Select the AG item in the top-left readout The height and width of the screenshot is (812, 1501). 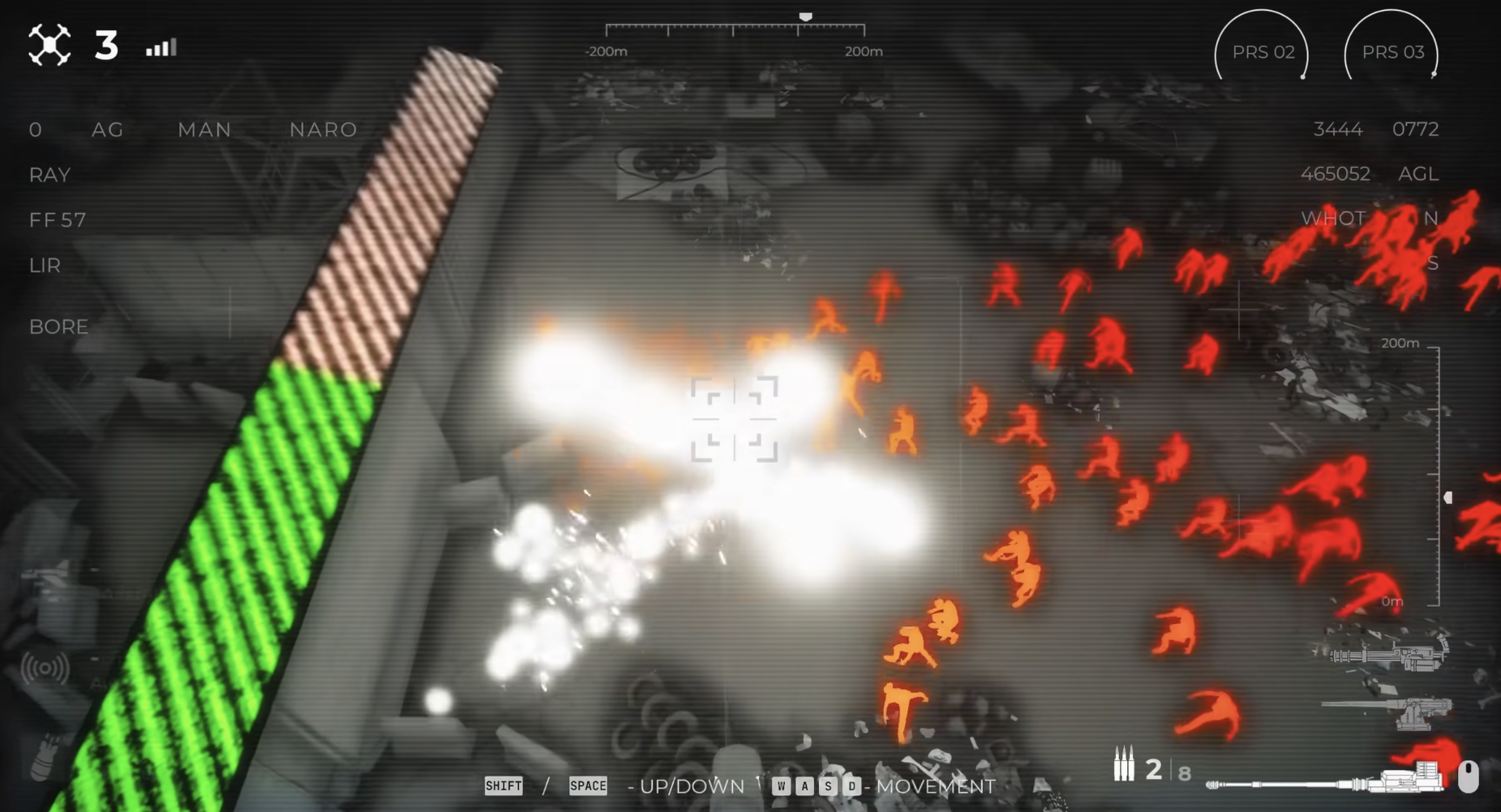(108, 129)
